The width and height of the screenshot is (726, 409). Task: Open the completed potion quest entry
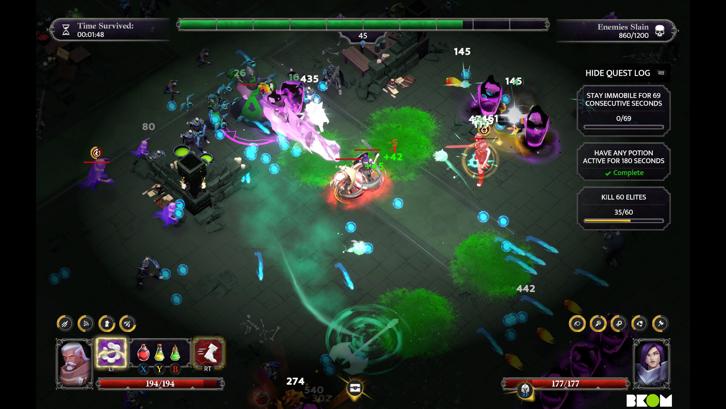[623, 161]
